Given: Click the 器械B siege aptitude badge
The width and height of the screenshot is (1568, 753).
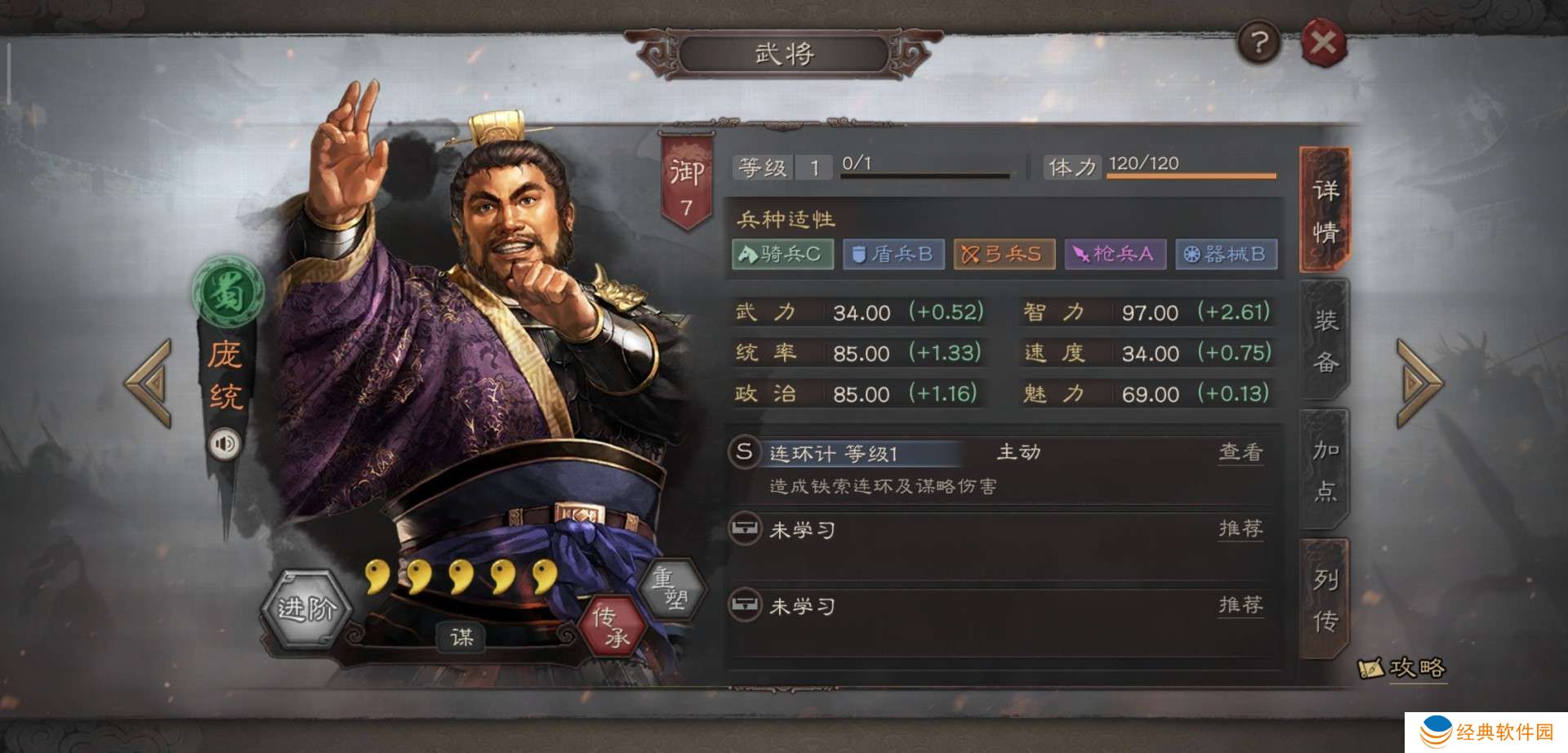Looking at the screenshot, I should tap(1226, 254).
